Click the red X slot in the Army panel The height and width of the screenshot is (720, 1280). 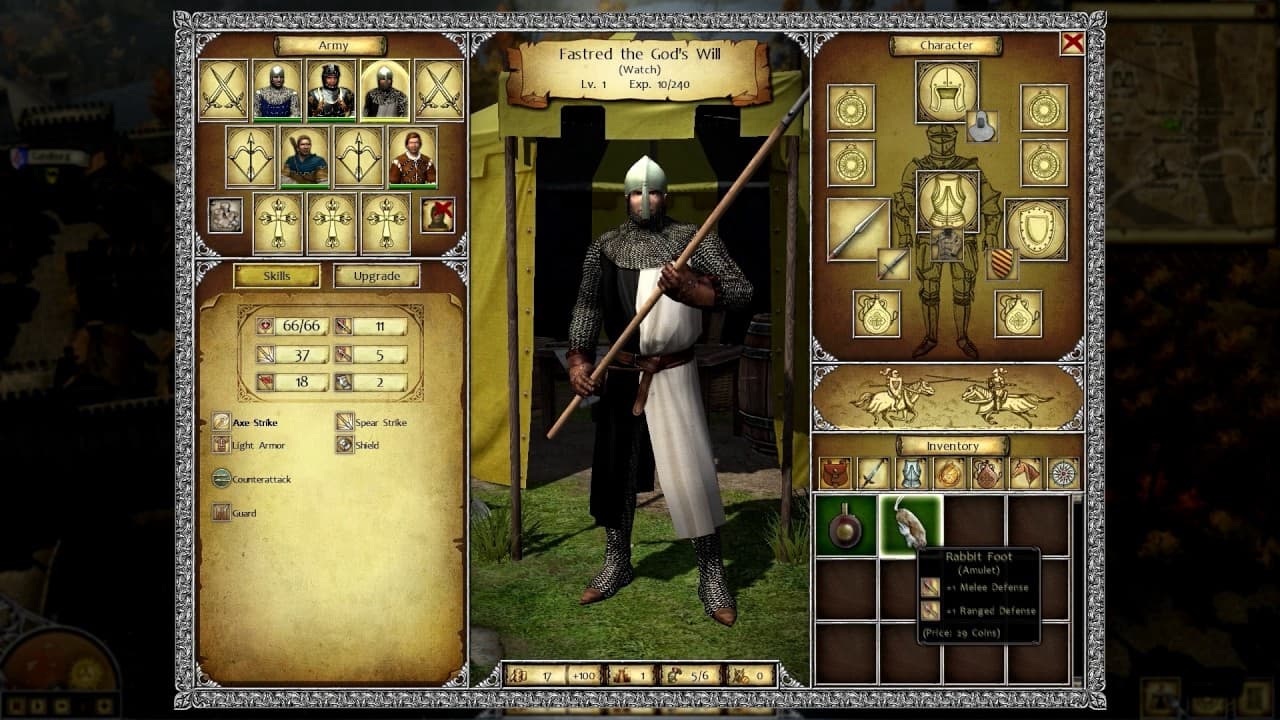438,216
